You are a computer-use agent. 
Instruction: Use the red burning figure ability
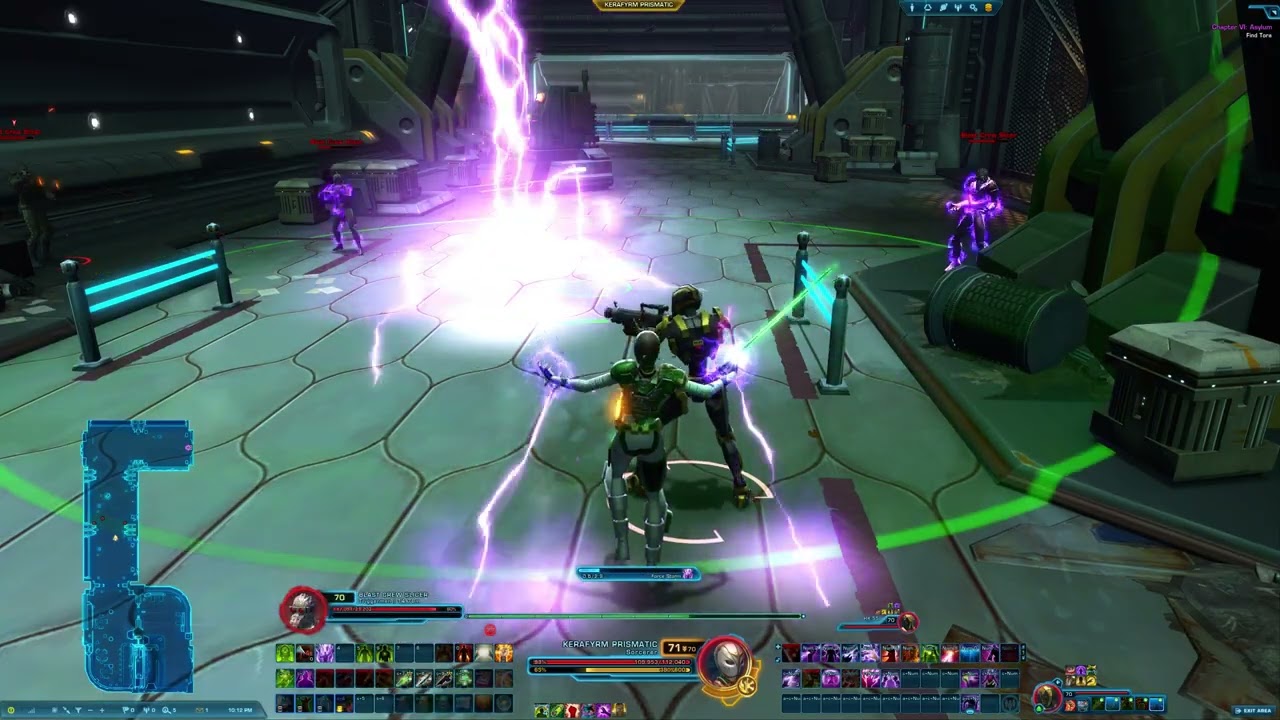point(464,654)
